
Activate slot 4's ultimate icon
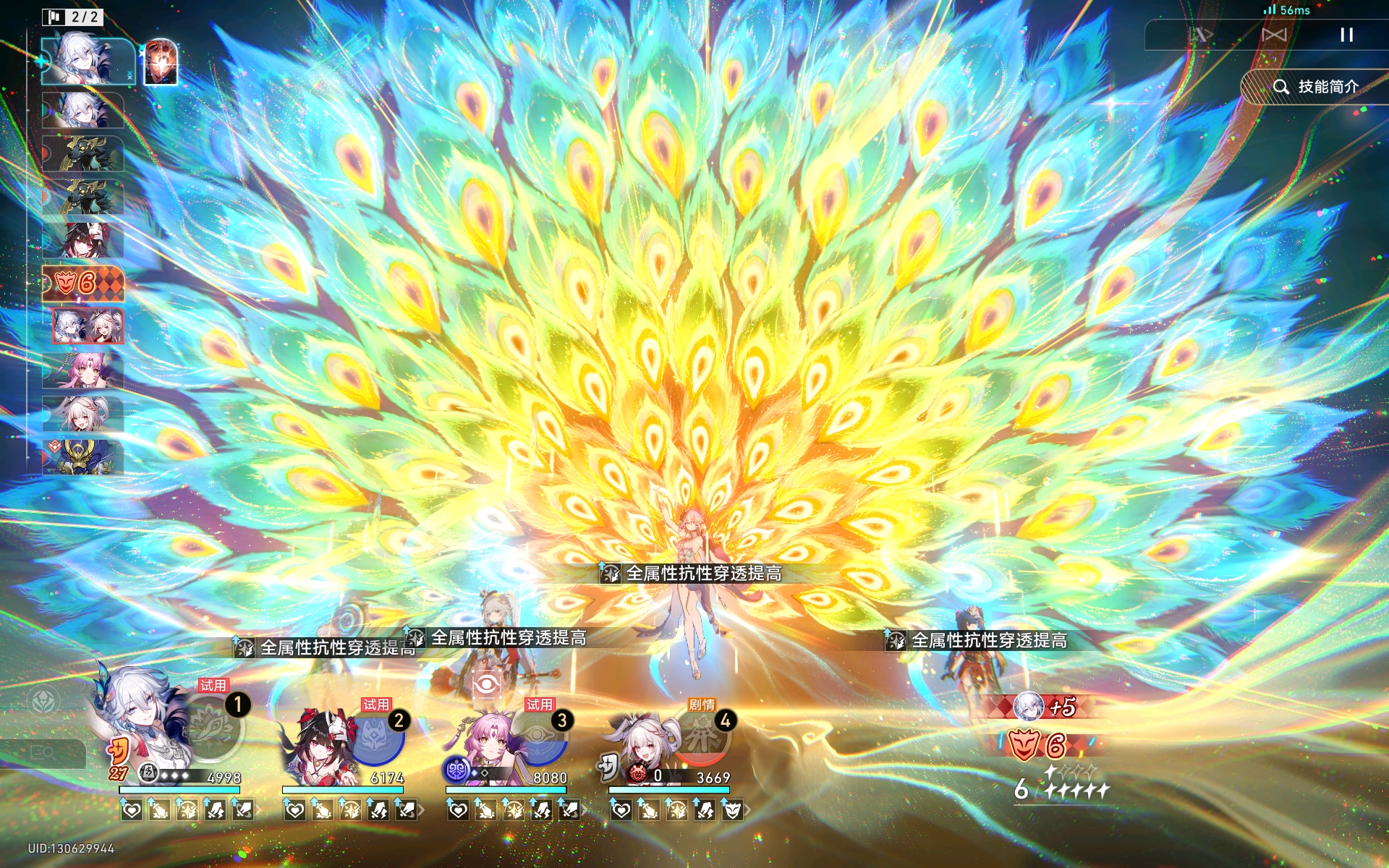coord(702,739)
